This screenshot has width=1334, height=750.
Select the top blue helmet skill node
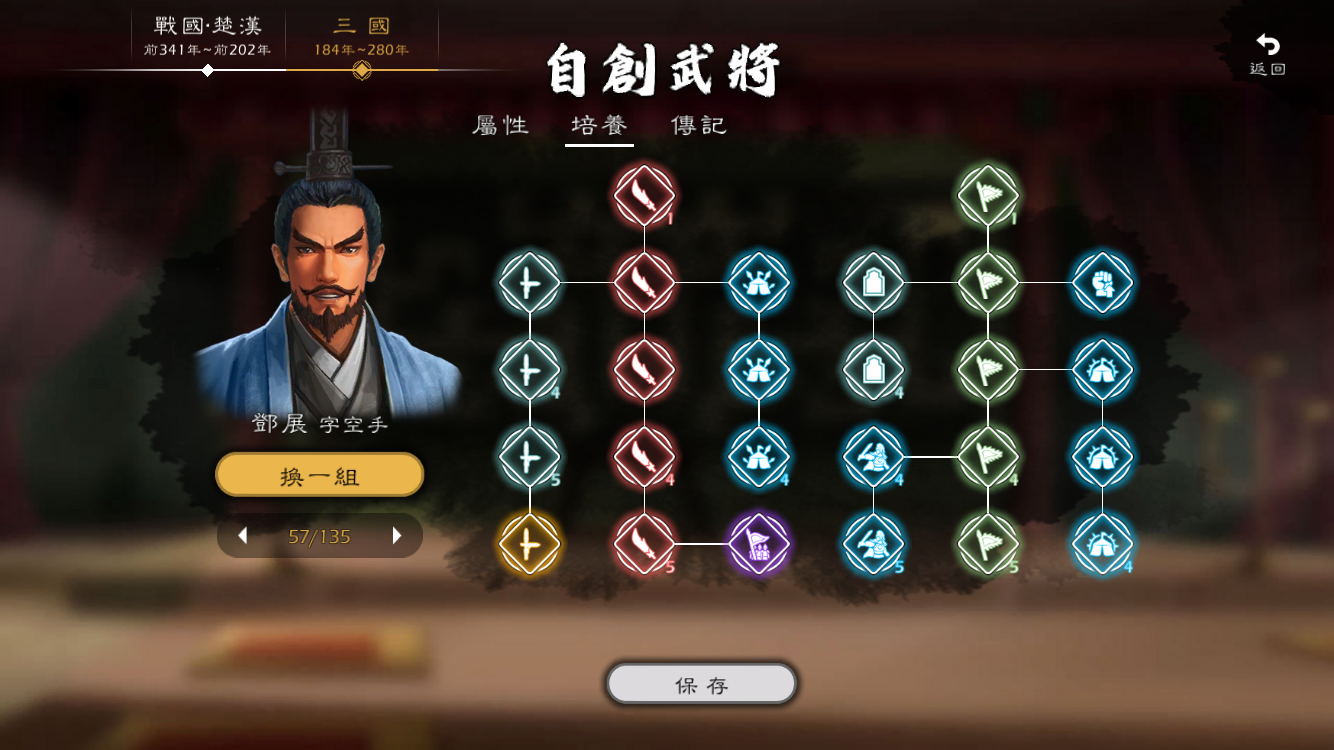point(759,282)
